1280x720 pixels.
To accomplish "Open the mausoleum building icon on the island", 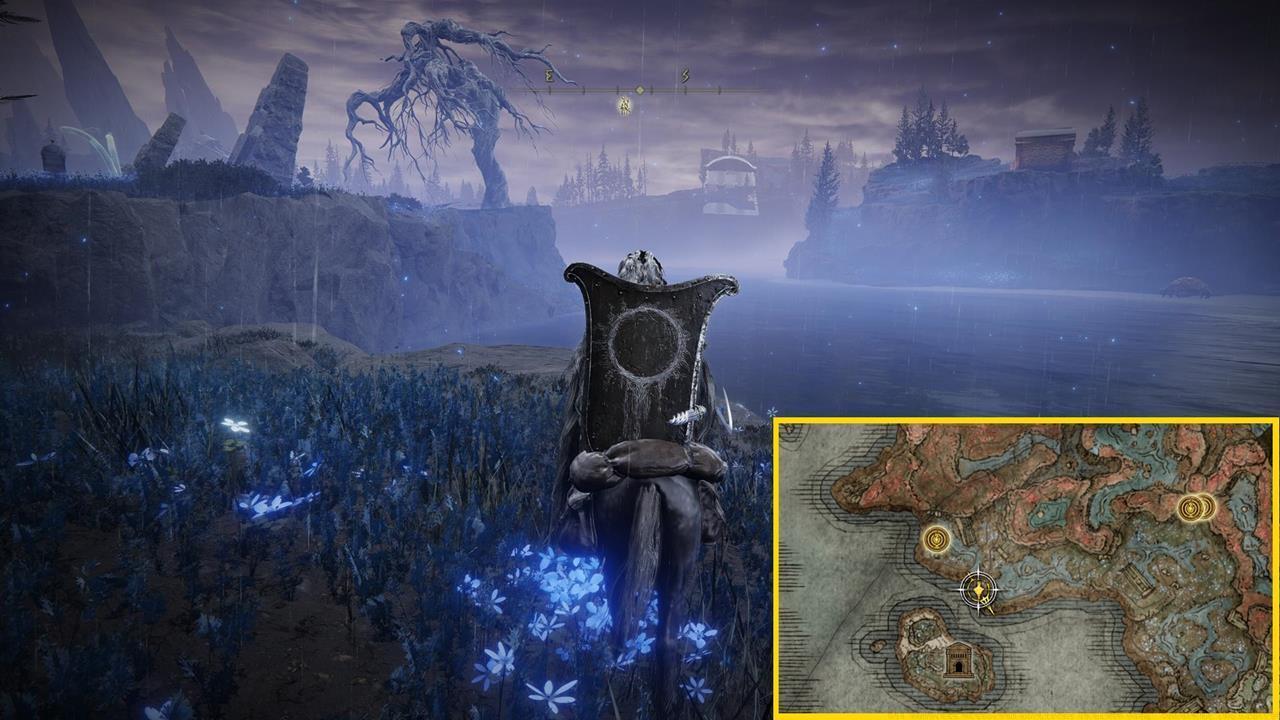I will (959, 662).
